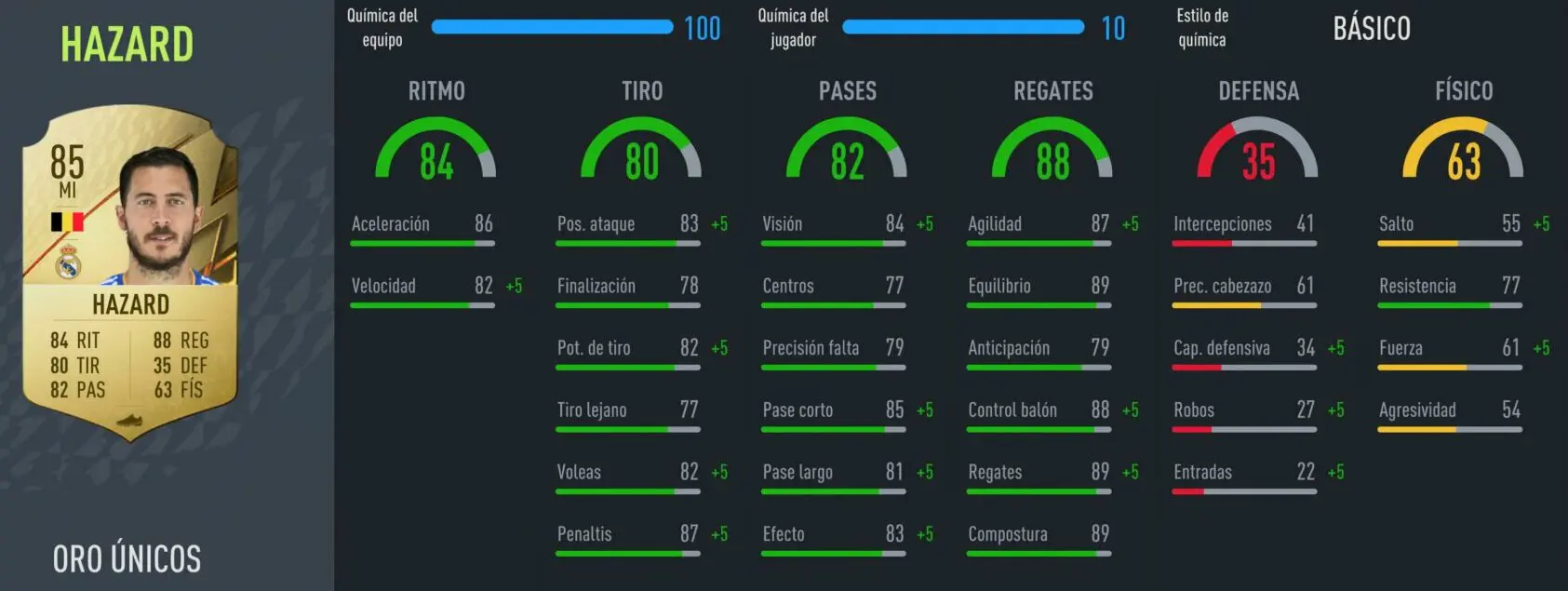Select the Hazard gold player card

click(130, 270)
